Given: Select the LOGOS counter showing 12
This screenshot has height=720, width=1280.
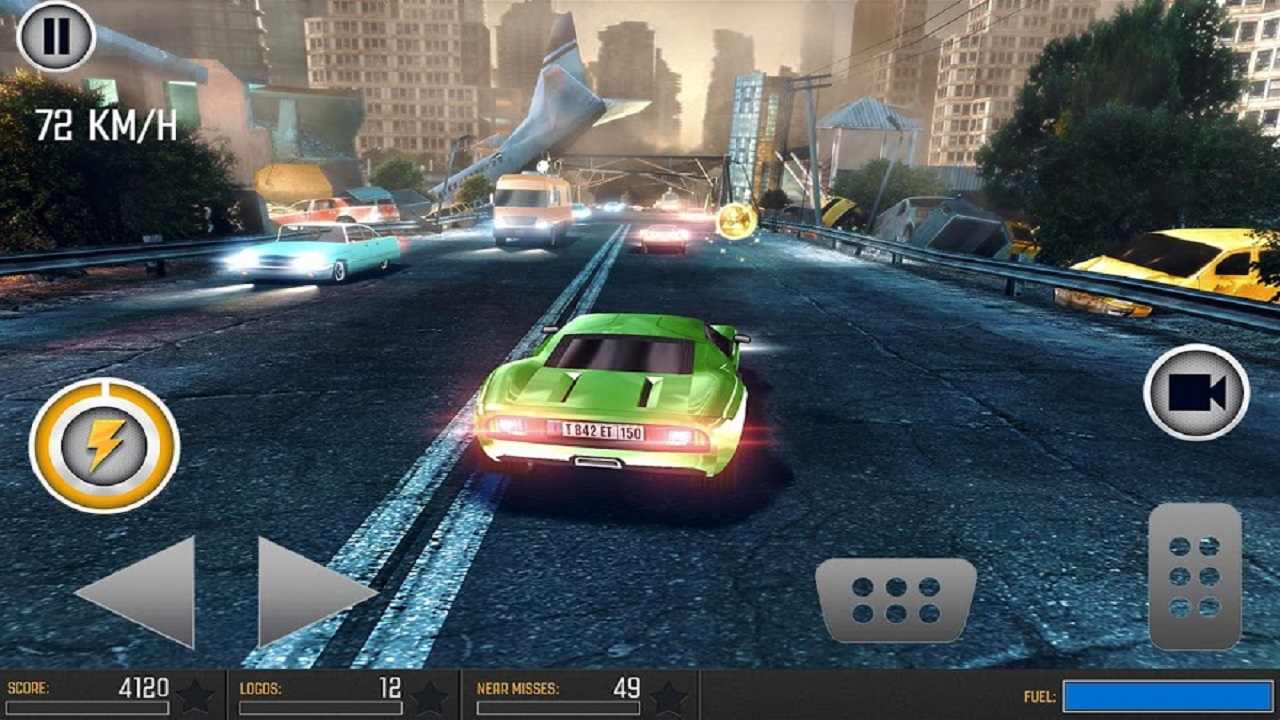Looking at the screenshot, I should [392, 687].
